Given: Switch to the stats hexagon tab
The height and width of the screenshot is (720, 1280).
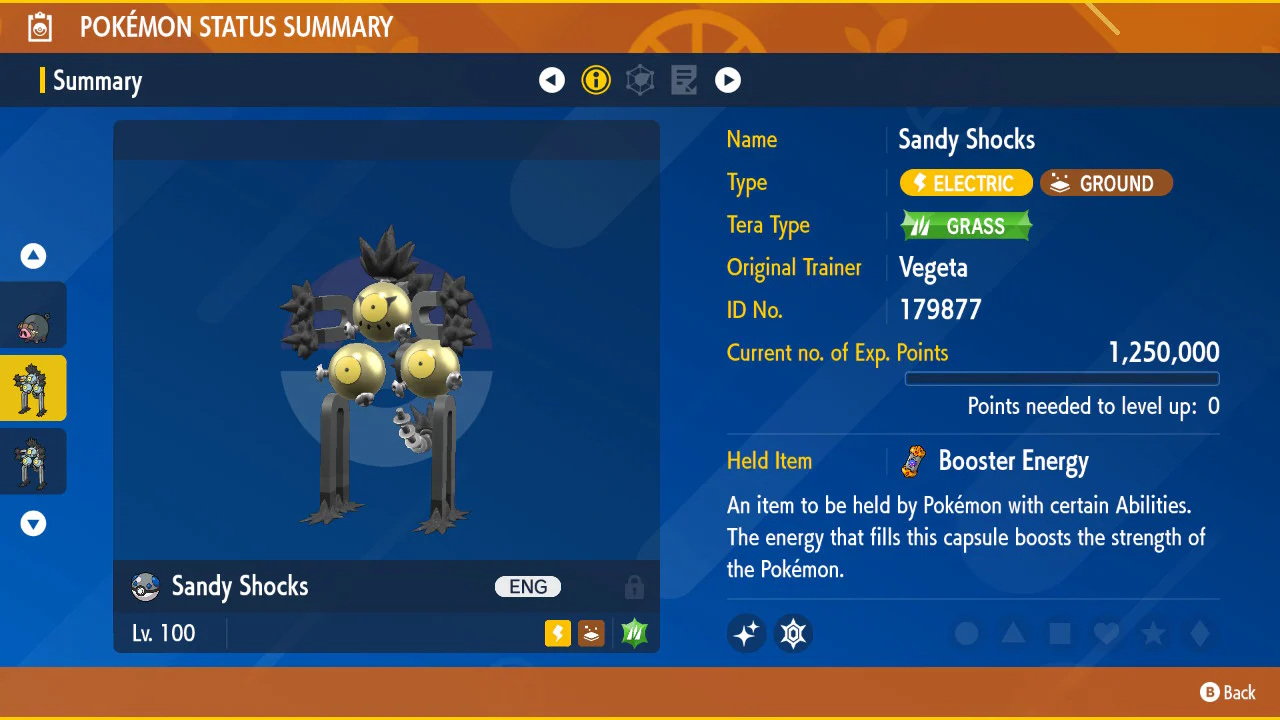Looking at the screenshot, I should tap(640, 80).
